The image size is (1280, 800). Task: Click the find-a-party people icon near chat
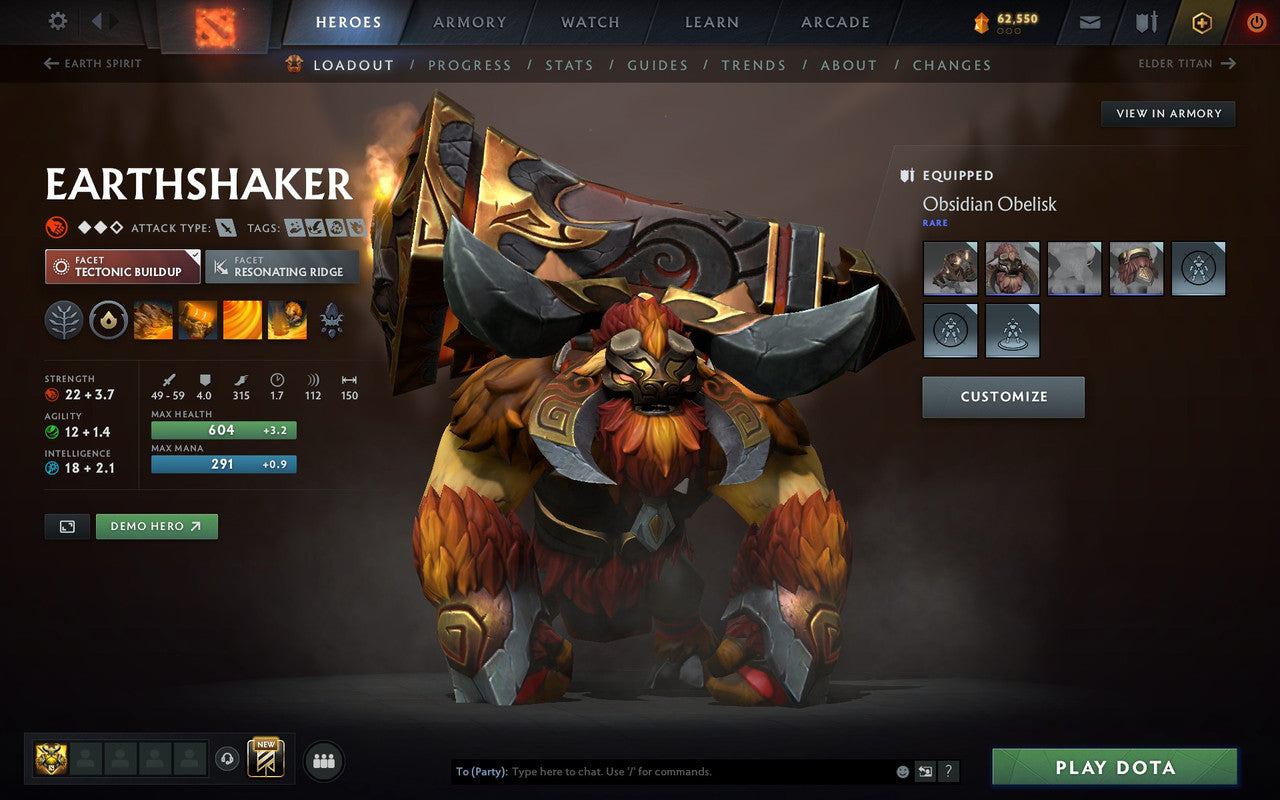323,760
